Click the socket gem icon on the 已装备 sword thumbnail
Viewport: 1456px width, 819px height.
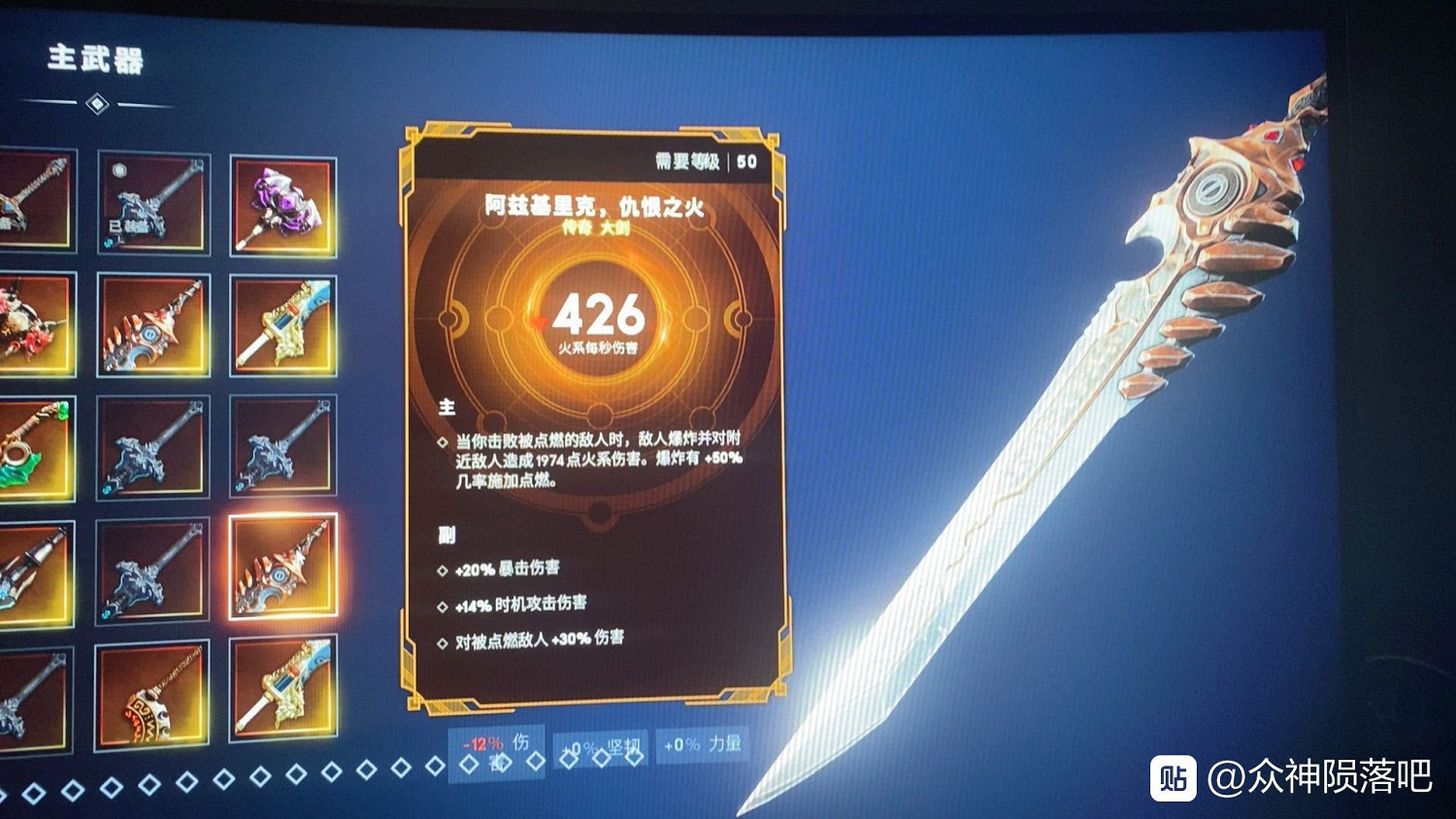point(118,172)
